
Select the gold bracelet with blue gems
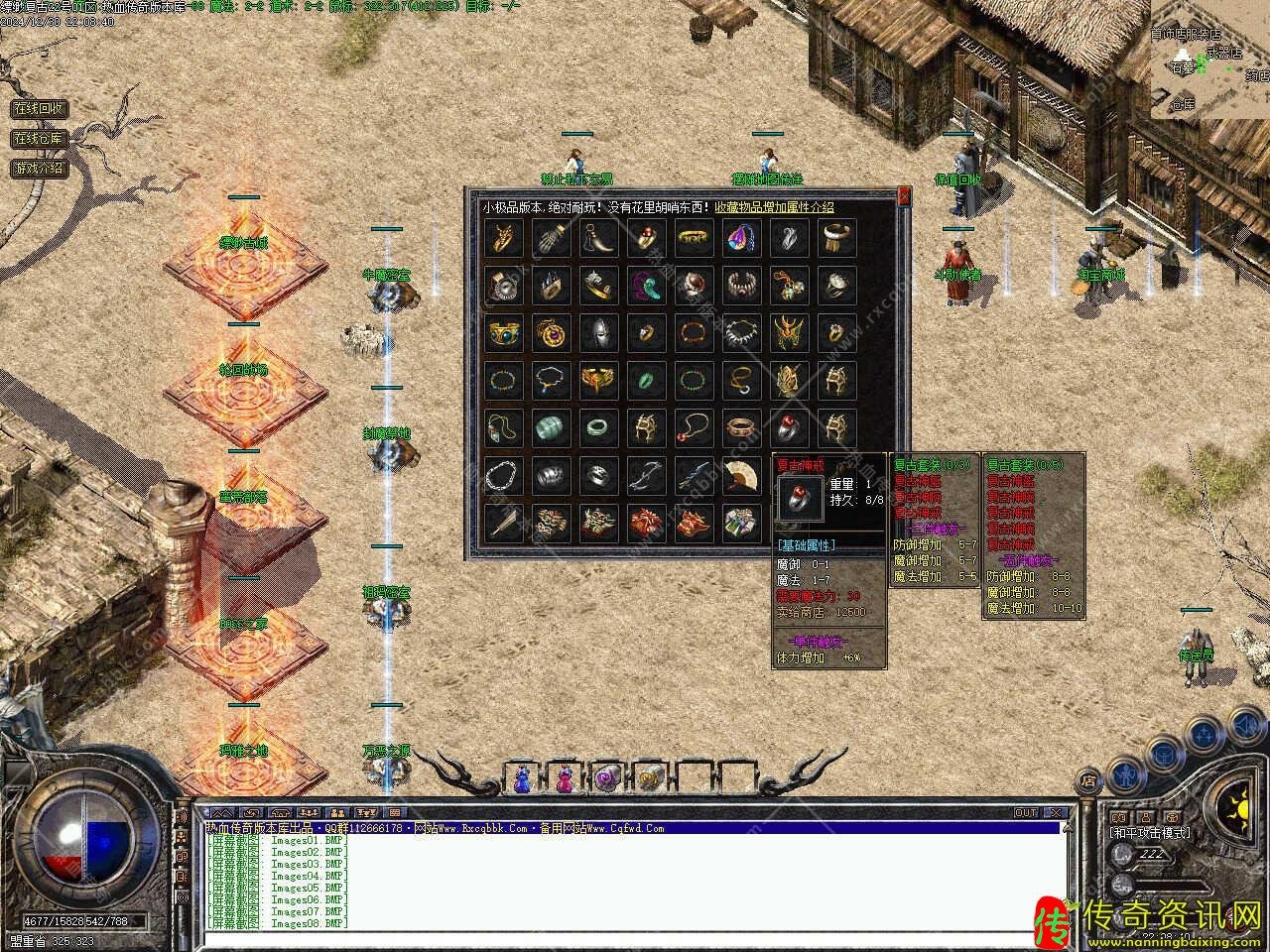point(504,333)
